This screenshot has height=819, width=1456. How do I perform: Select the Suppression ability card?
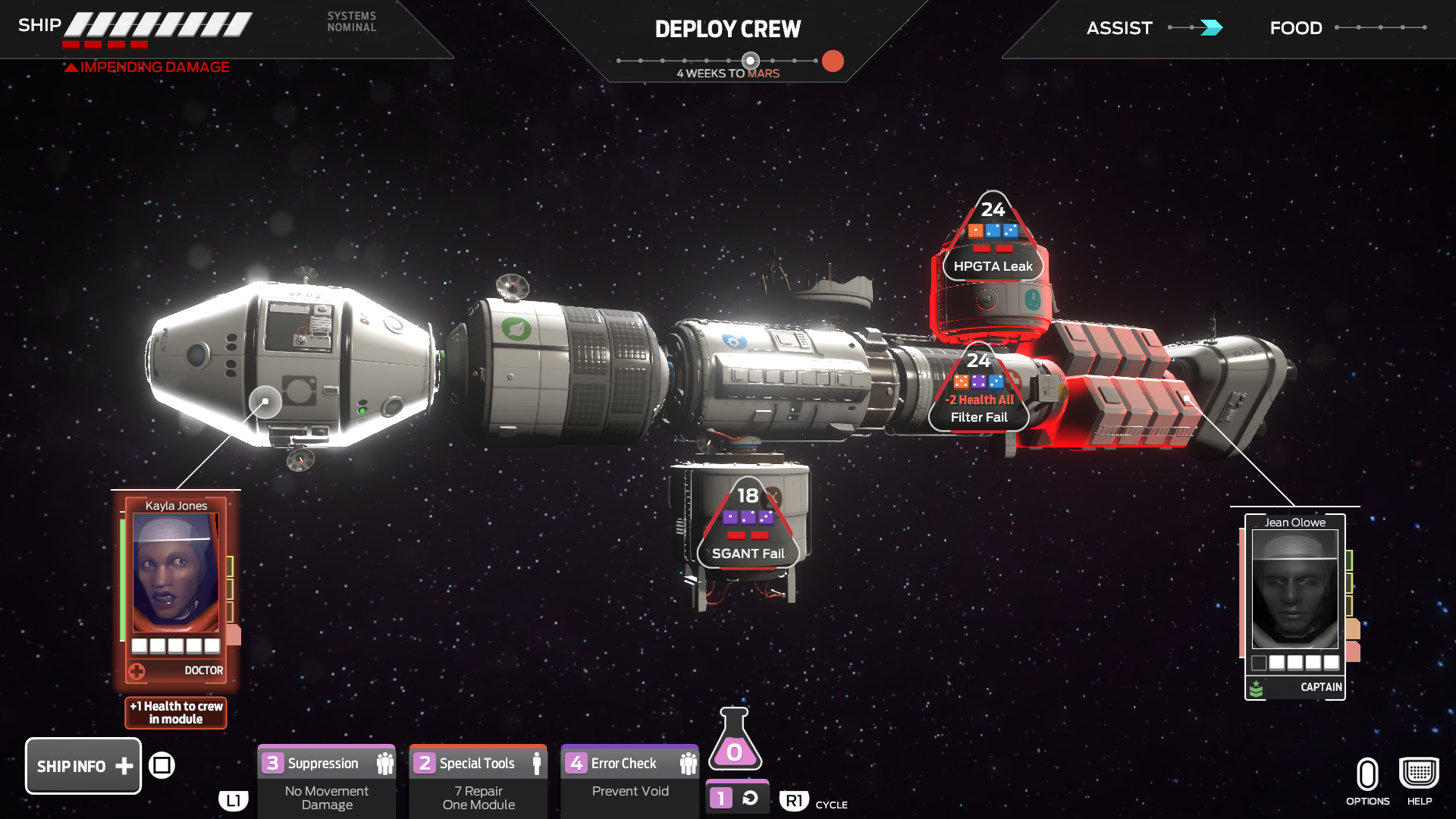point(326,763)
